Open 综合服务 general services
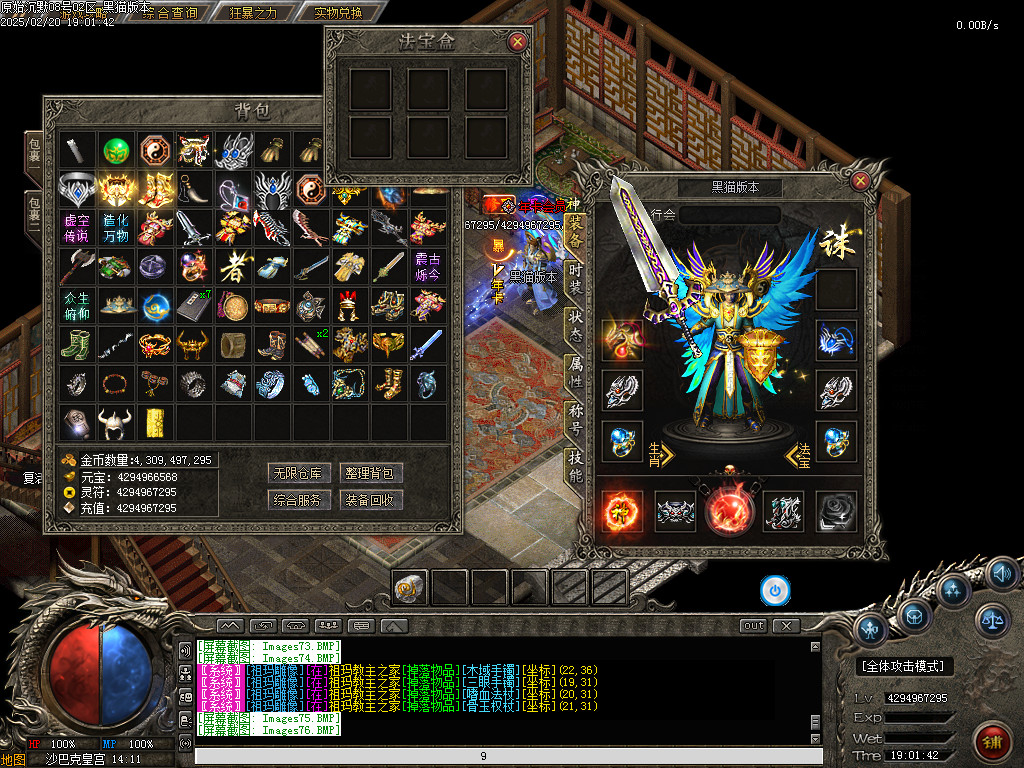Screen dimensions: 1024x768 298,499
